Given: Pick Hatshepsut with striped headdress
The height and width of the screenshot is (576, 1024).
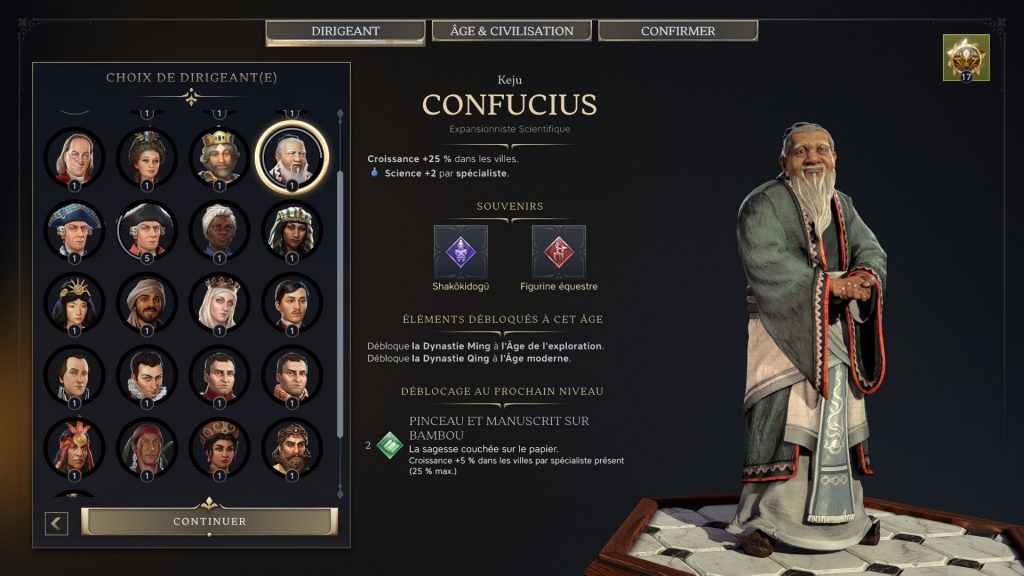Looking at the screenshot, I should point(291,229).
